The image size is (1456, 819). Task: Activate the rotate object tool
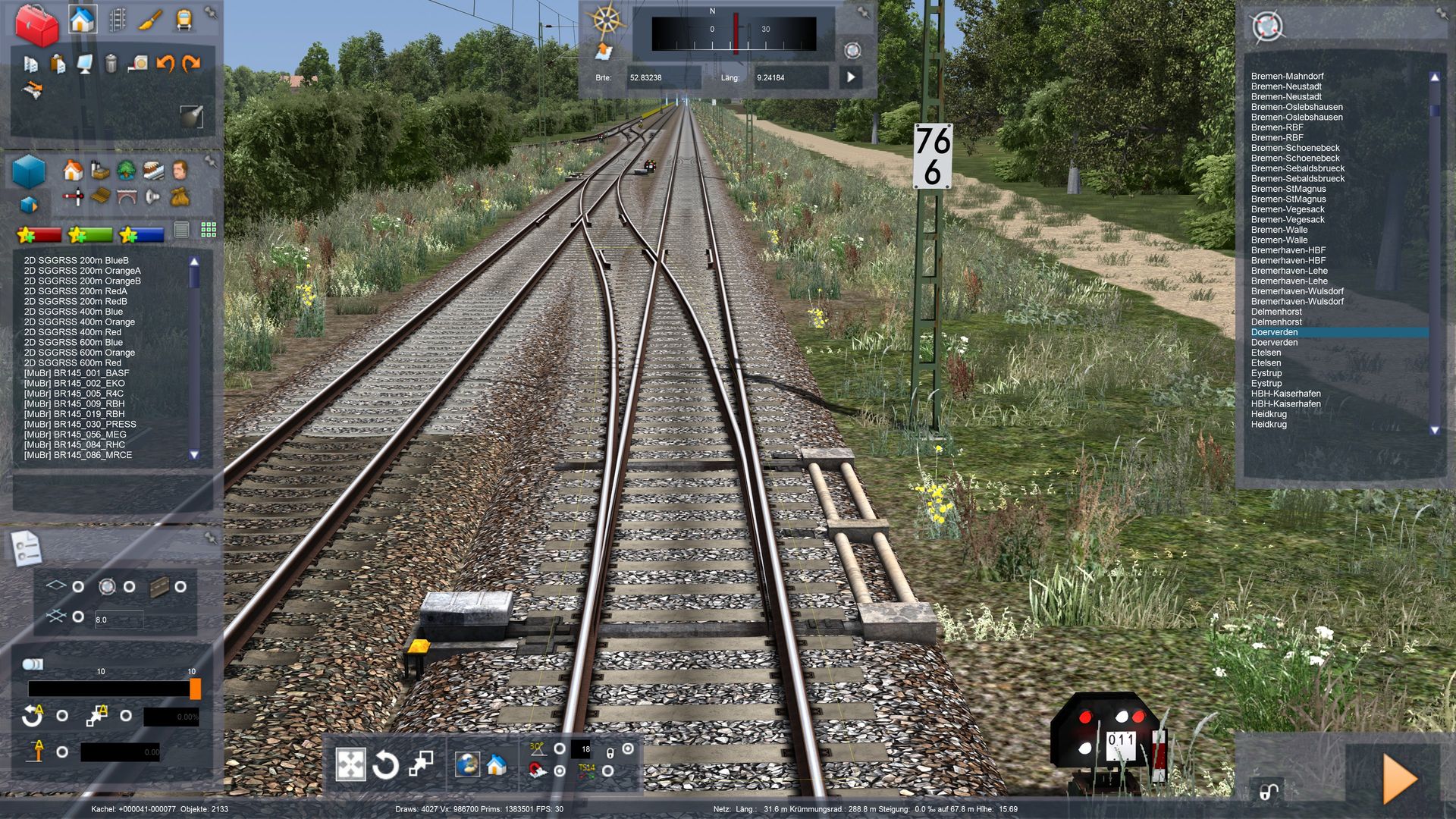click(385, 765)
